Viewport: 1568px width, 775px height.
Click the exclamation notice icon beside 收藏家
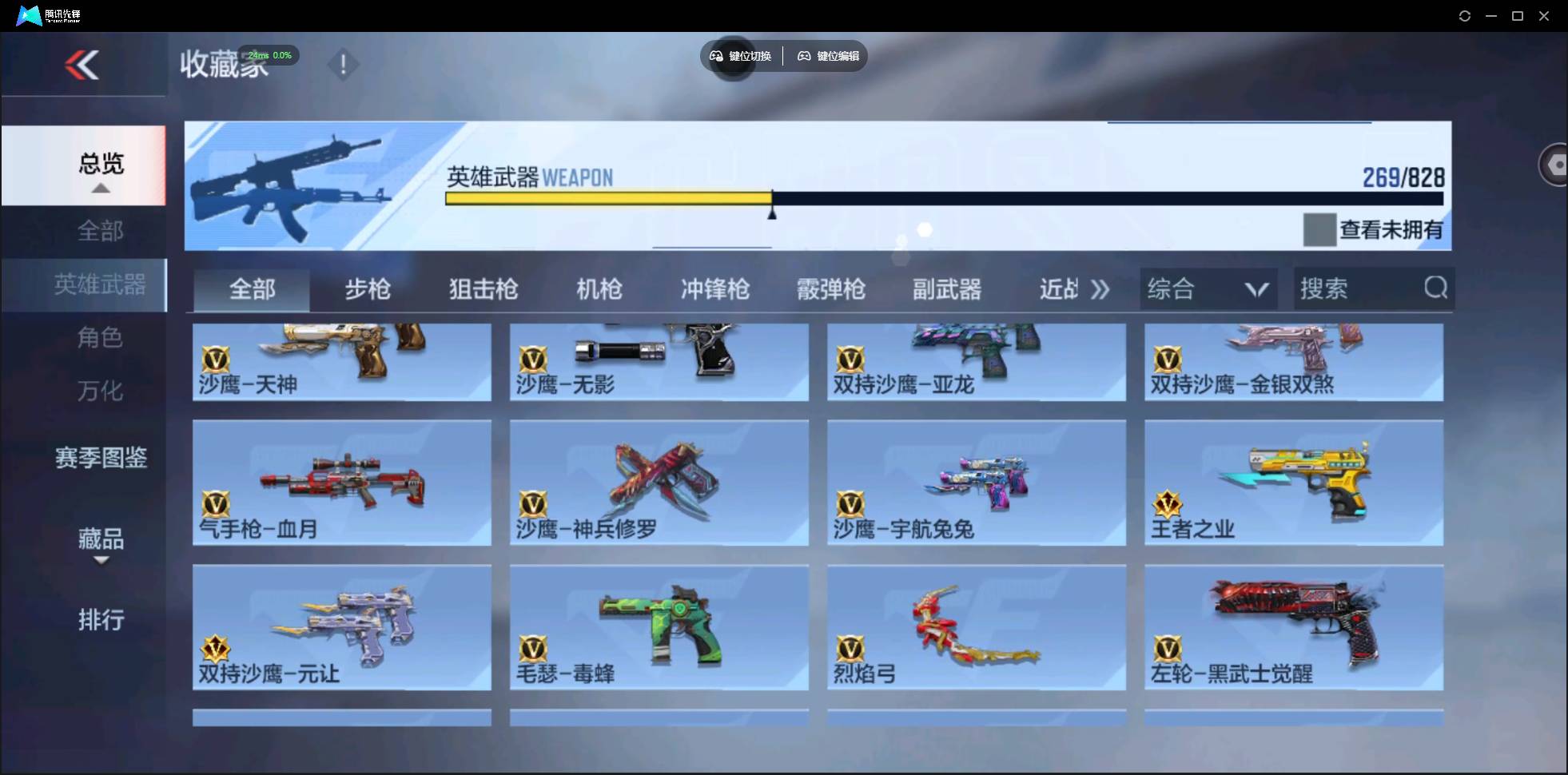click(343, 64)
